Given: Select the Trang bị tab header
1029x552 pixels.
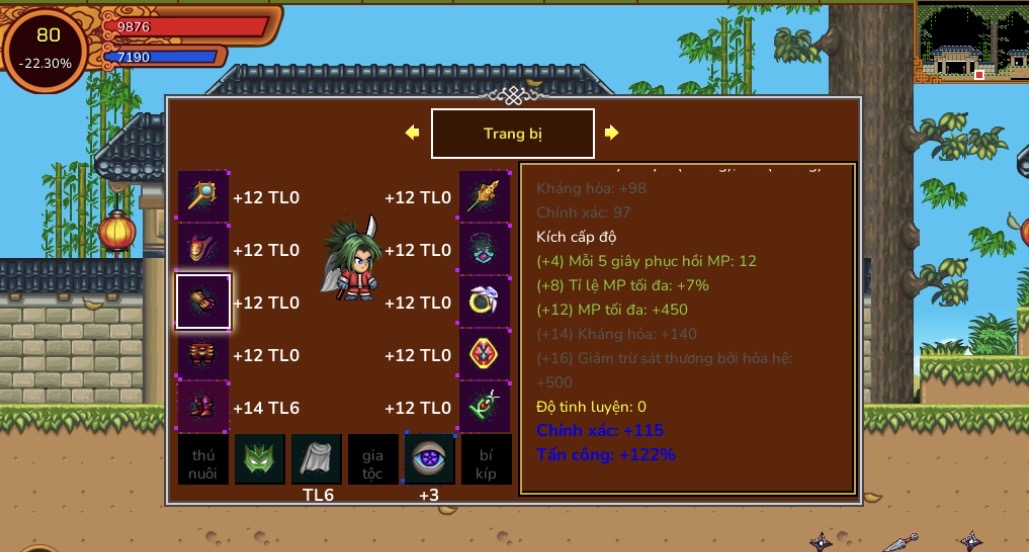Looking at the screenshot, I should [512, 133].
